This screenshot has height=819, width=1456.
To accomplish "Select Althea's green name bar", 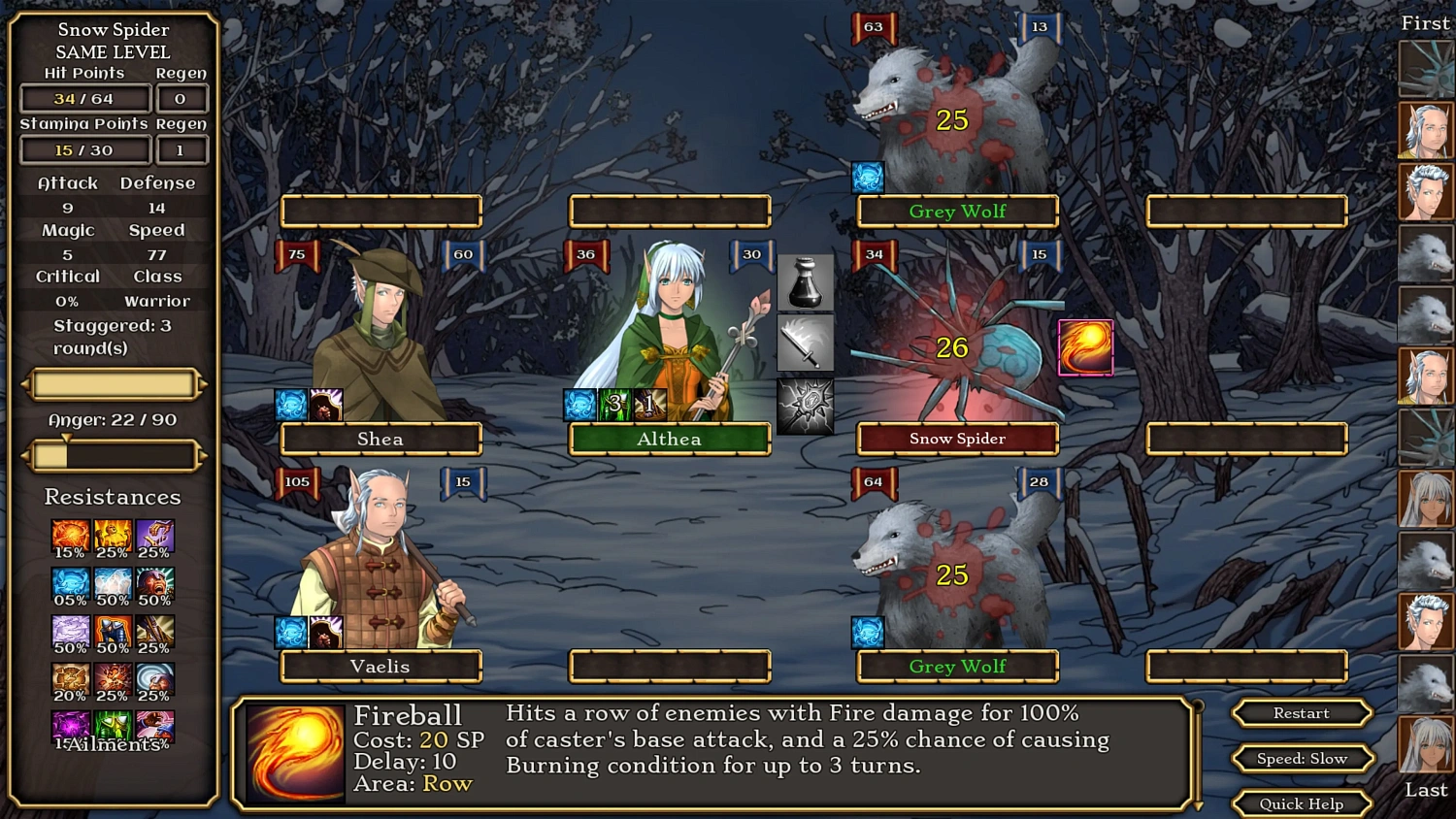I will [668, 439].
